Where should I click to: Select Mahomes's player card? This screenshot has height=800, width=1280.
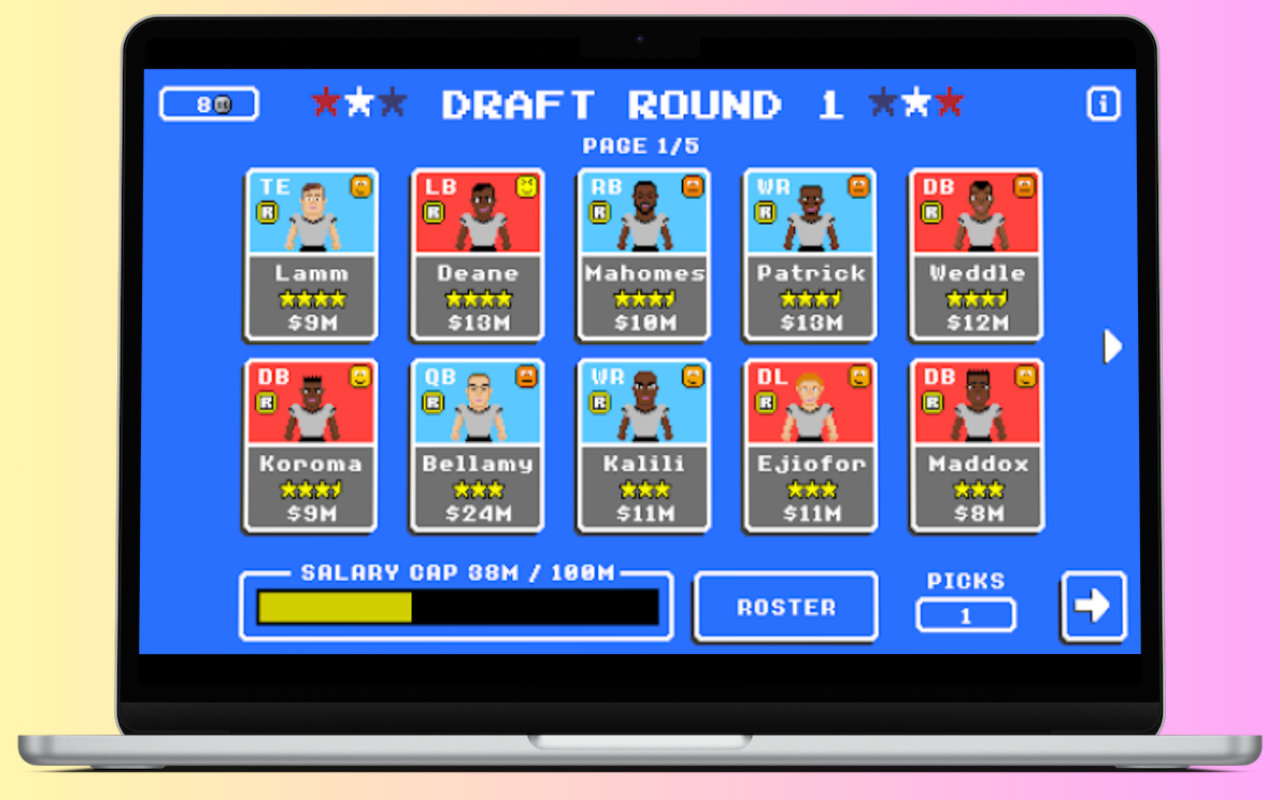tap(642, 255)
